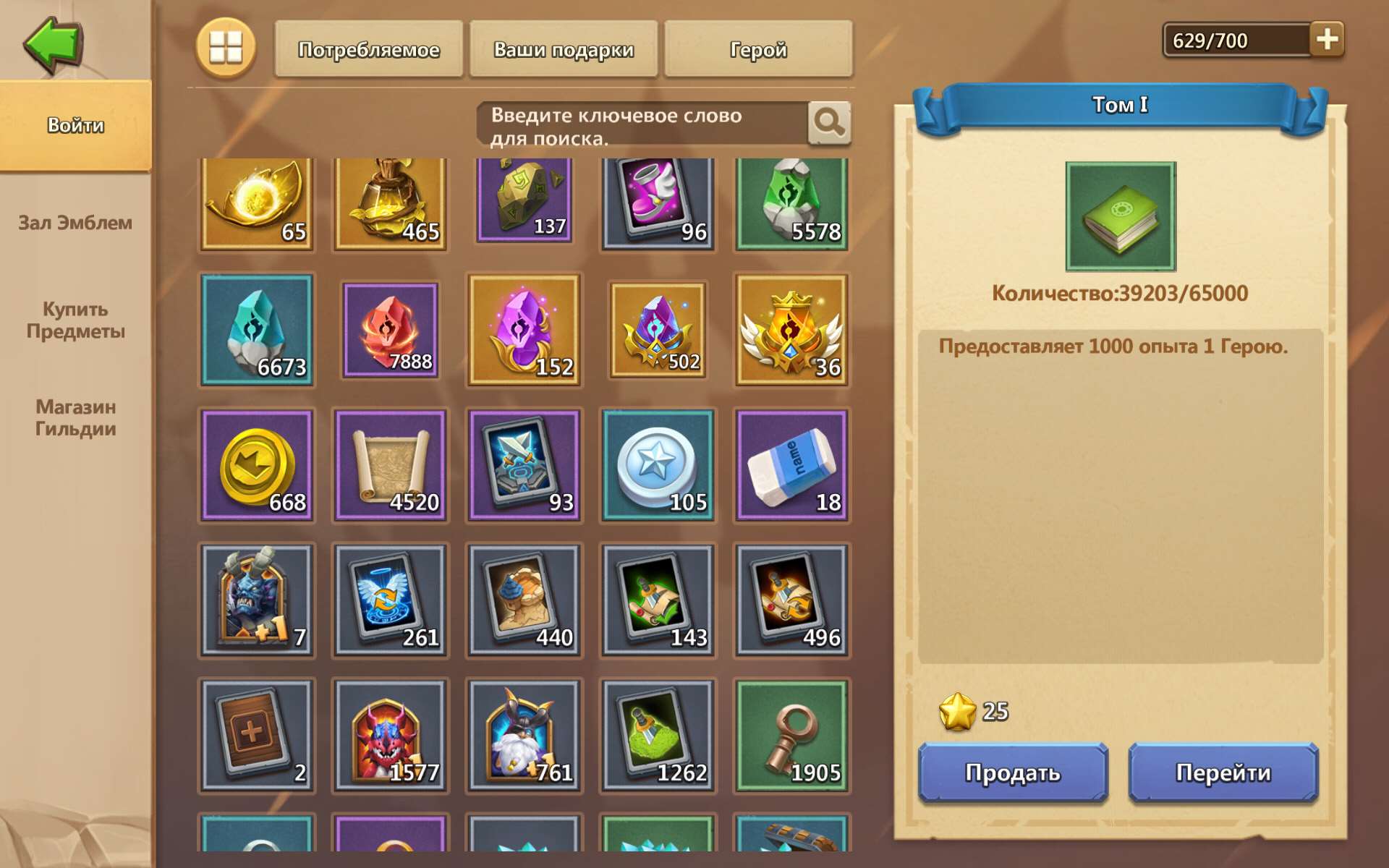Viewport: 1389px width, 868px height.
Task: Select the name-change eraser item
Action: (789, 465)
